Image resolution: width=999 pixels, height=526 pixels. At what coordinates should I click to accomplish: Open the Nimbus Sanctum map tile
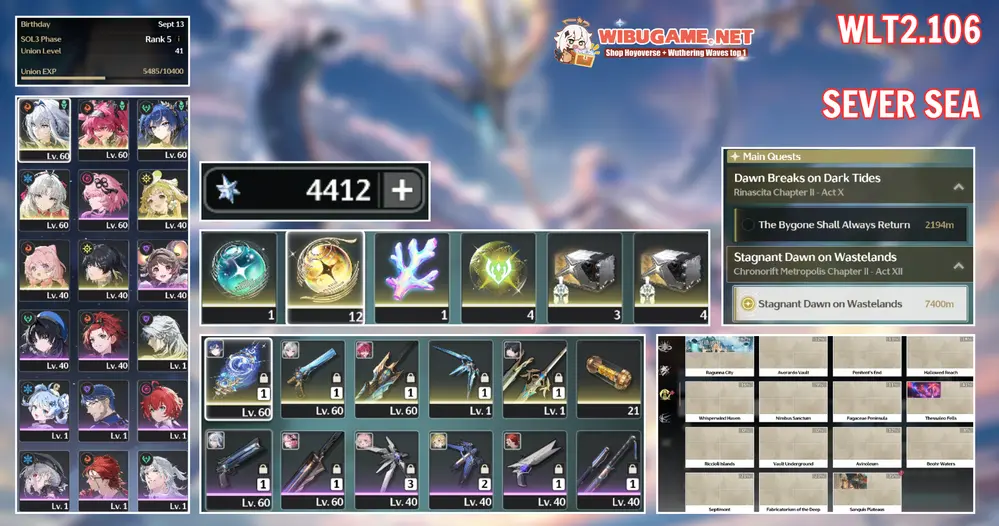[793, 401]
